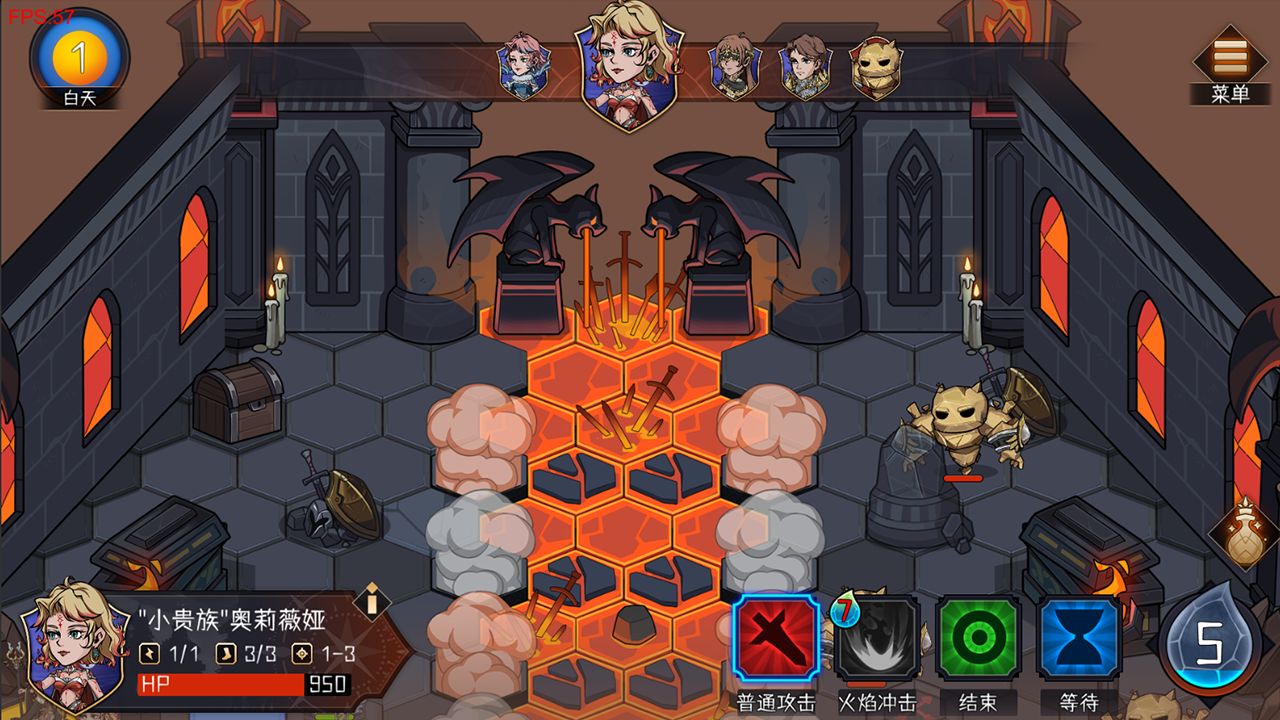This screenshot has width=1280, height=720.
Task: Click the green 结束 end turn button
Action: [978, 640]
